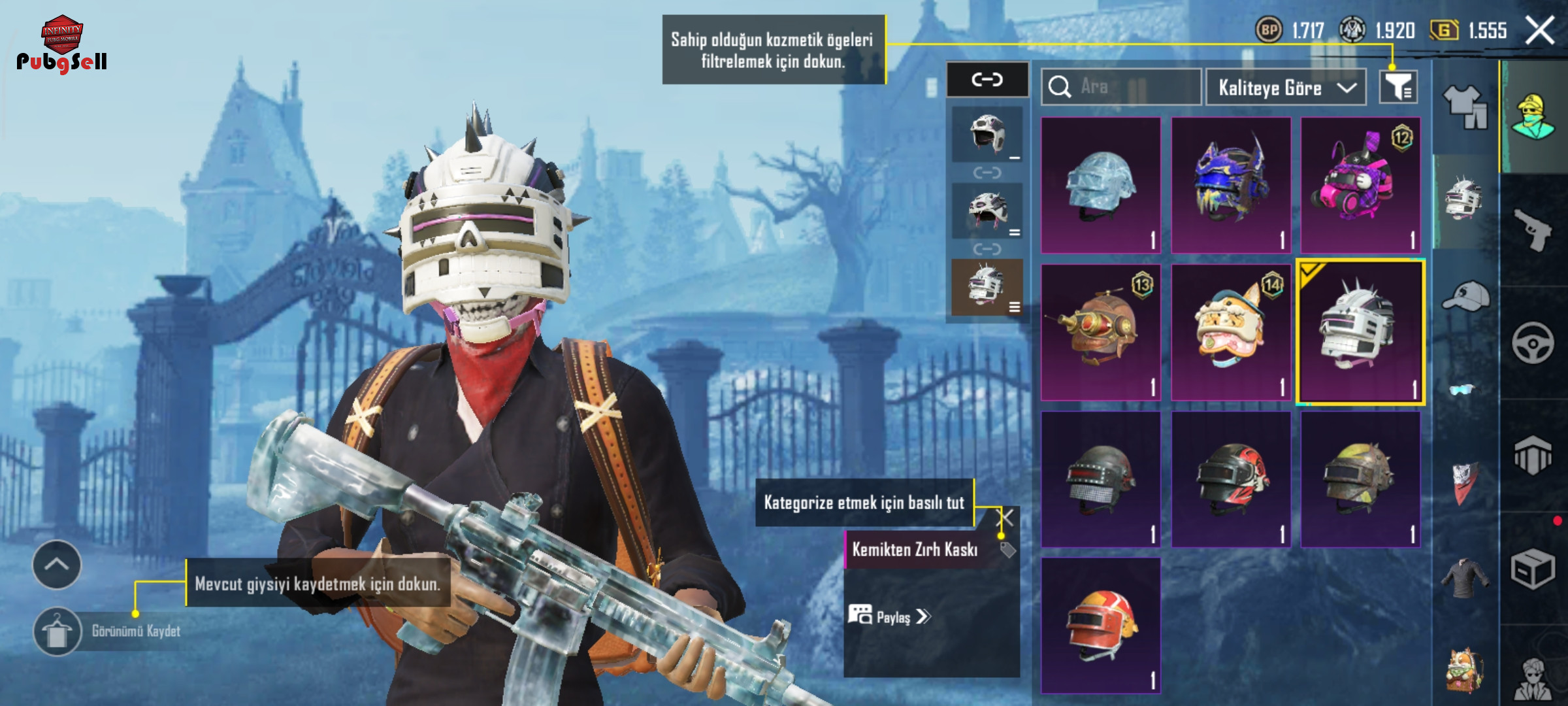
Task: Open the steering wheel vehicle category
Action: tap(1533, 342)
